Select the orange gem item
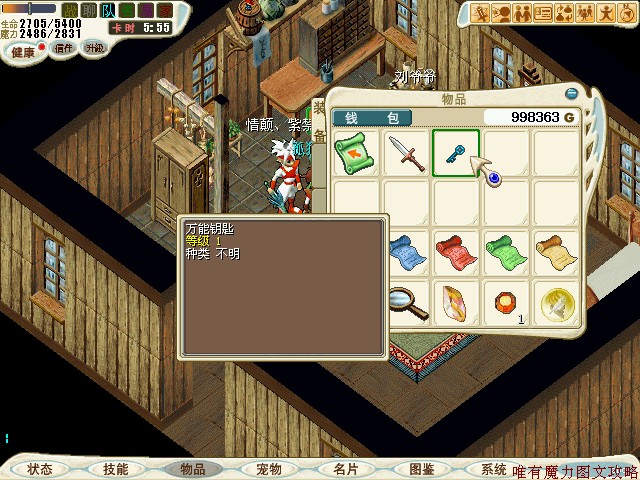 pyautogui.click(x=504, y=300)
